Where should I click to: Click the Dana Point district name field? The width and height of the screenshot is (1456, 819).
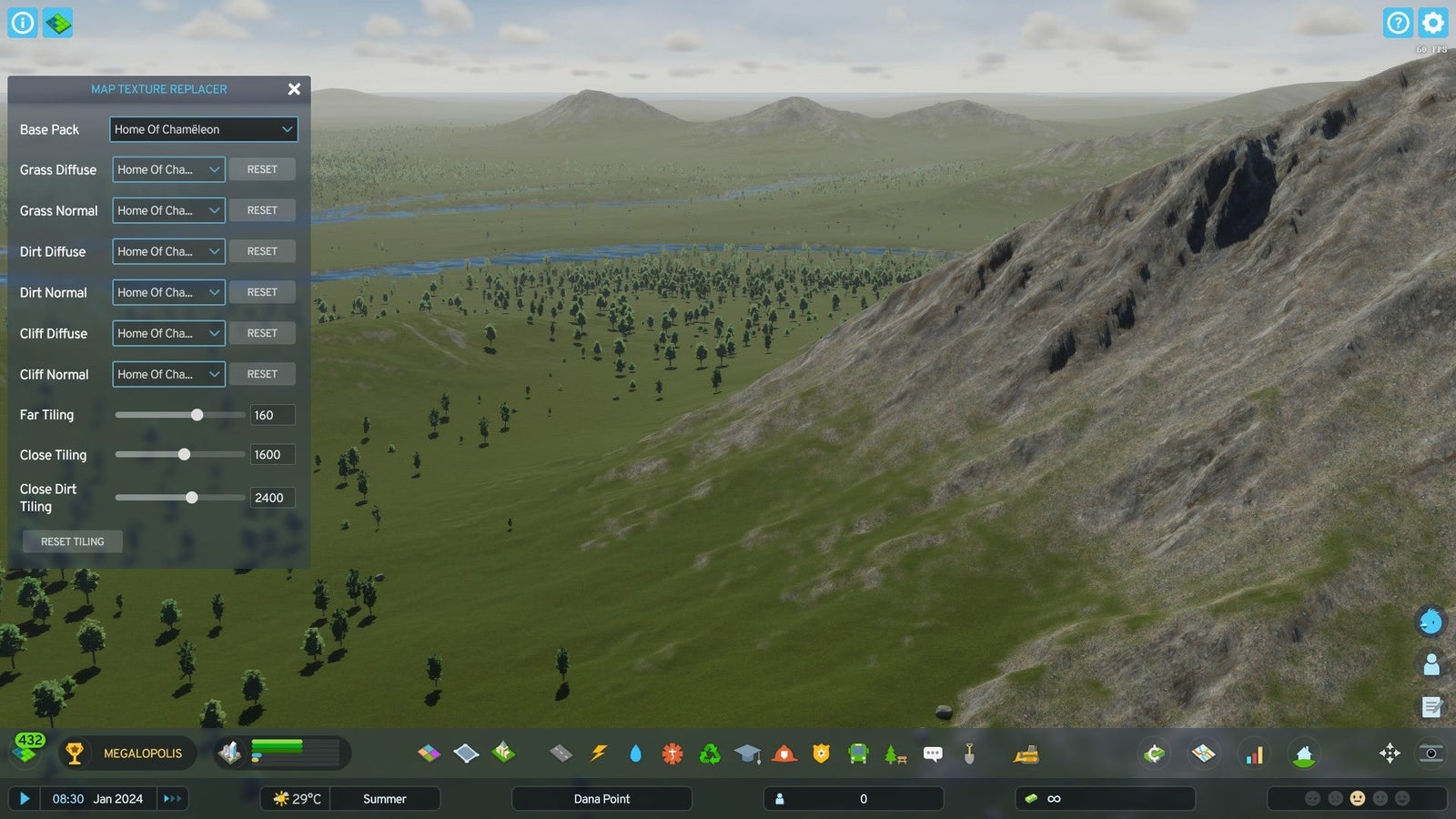(601, 798)
